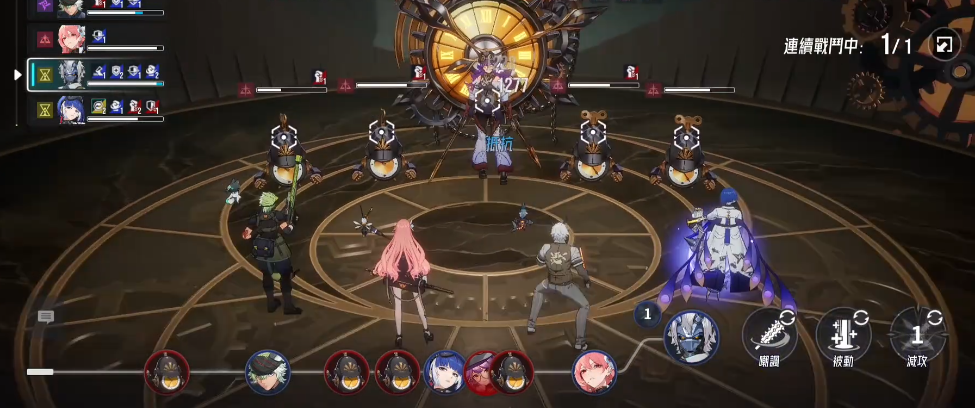Select the pink-haired party member row
This screenshot has height=408, width=975.
pyautogui.click(x=95, y=40)
